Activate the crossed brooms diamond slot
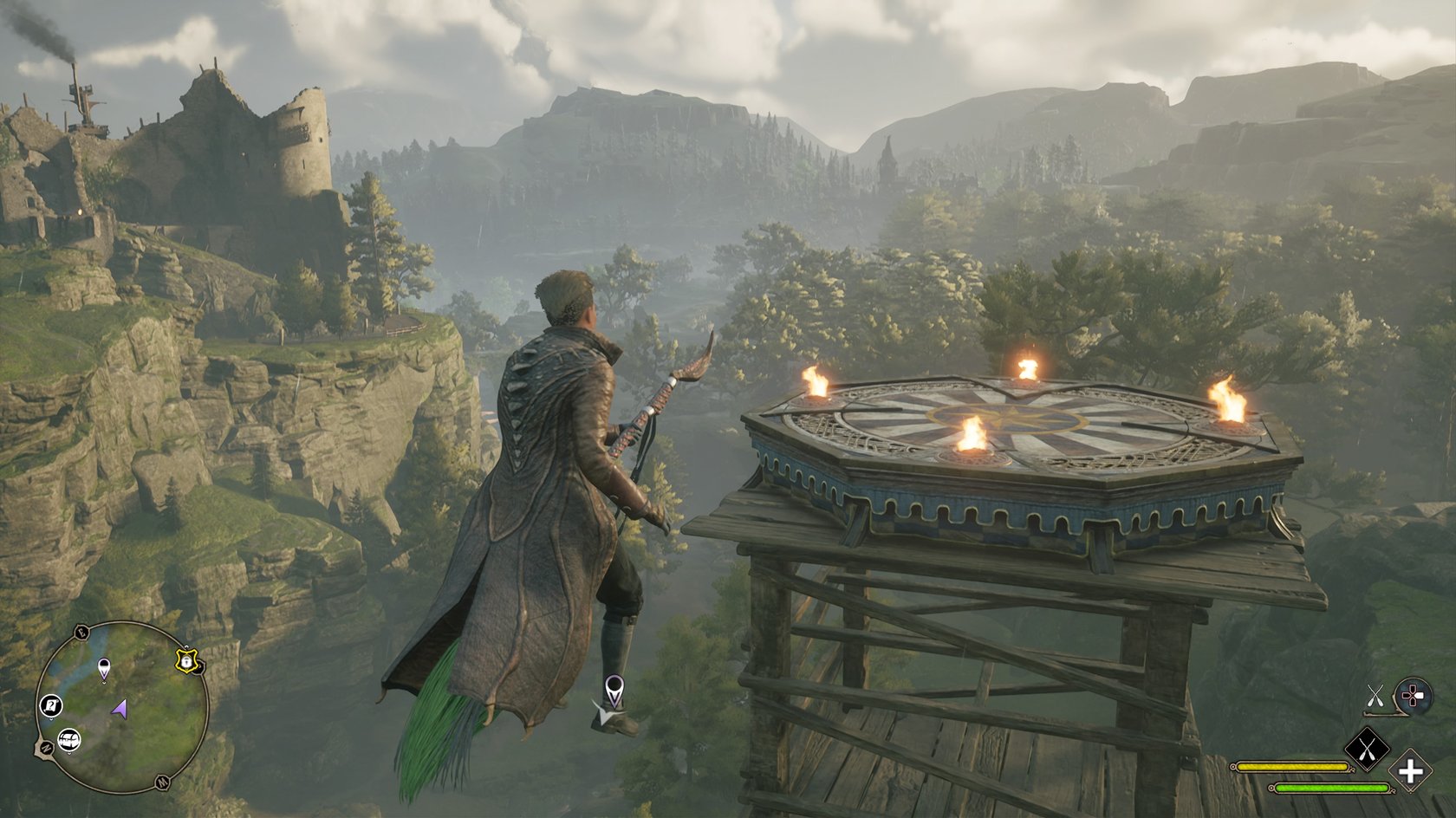This screenshot has width=1456, height=818. 1366,749
